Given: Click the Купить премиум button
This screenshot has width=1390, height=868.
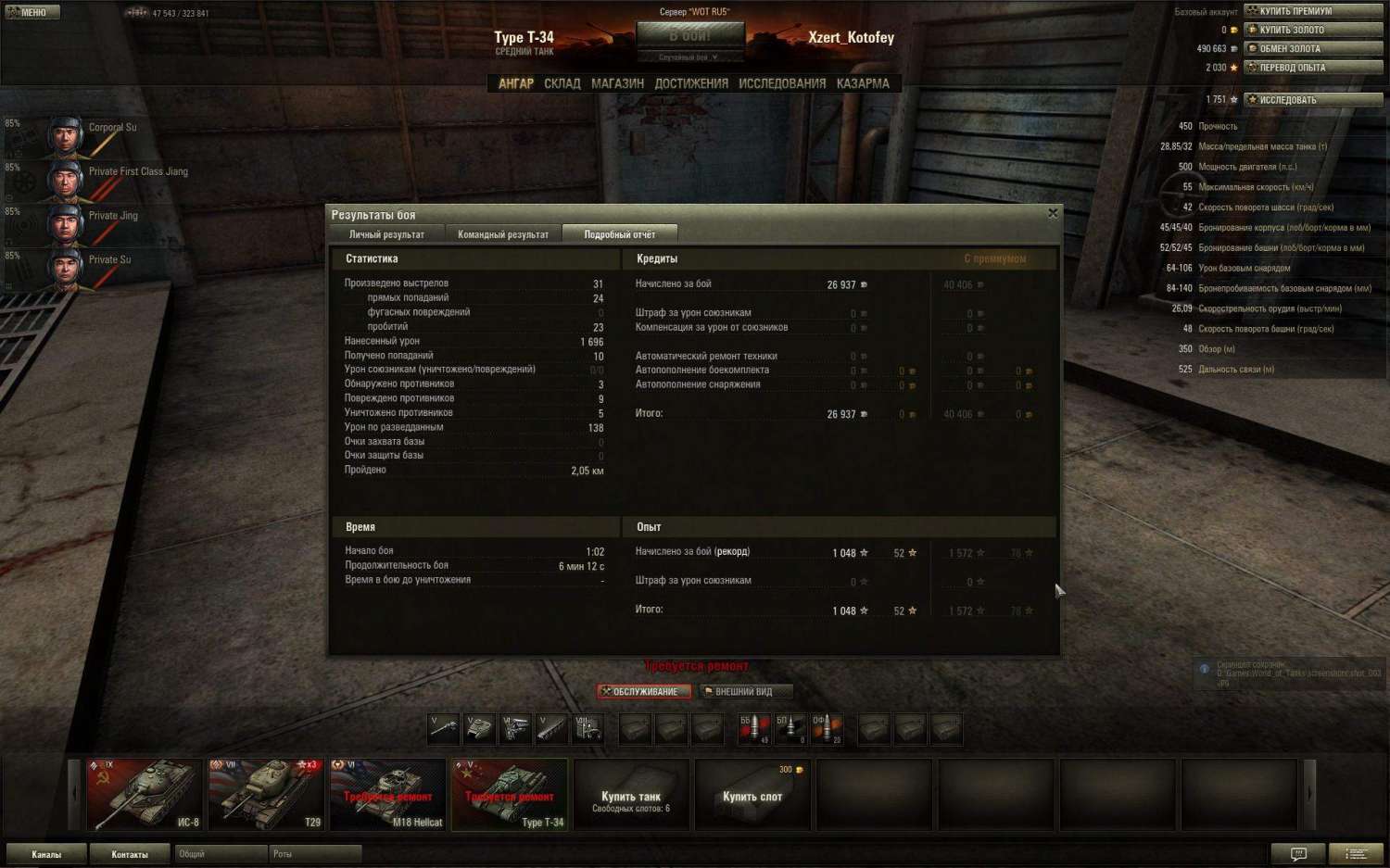Looking at the screenshot, I should pos(1313,11).
